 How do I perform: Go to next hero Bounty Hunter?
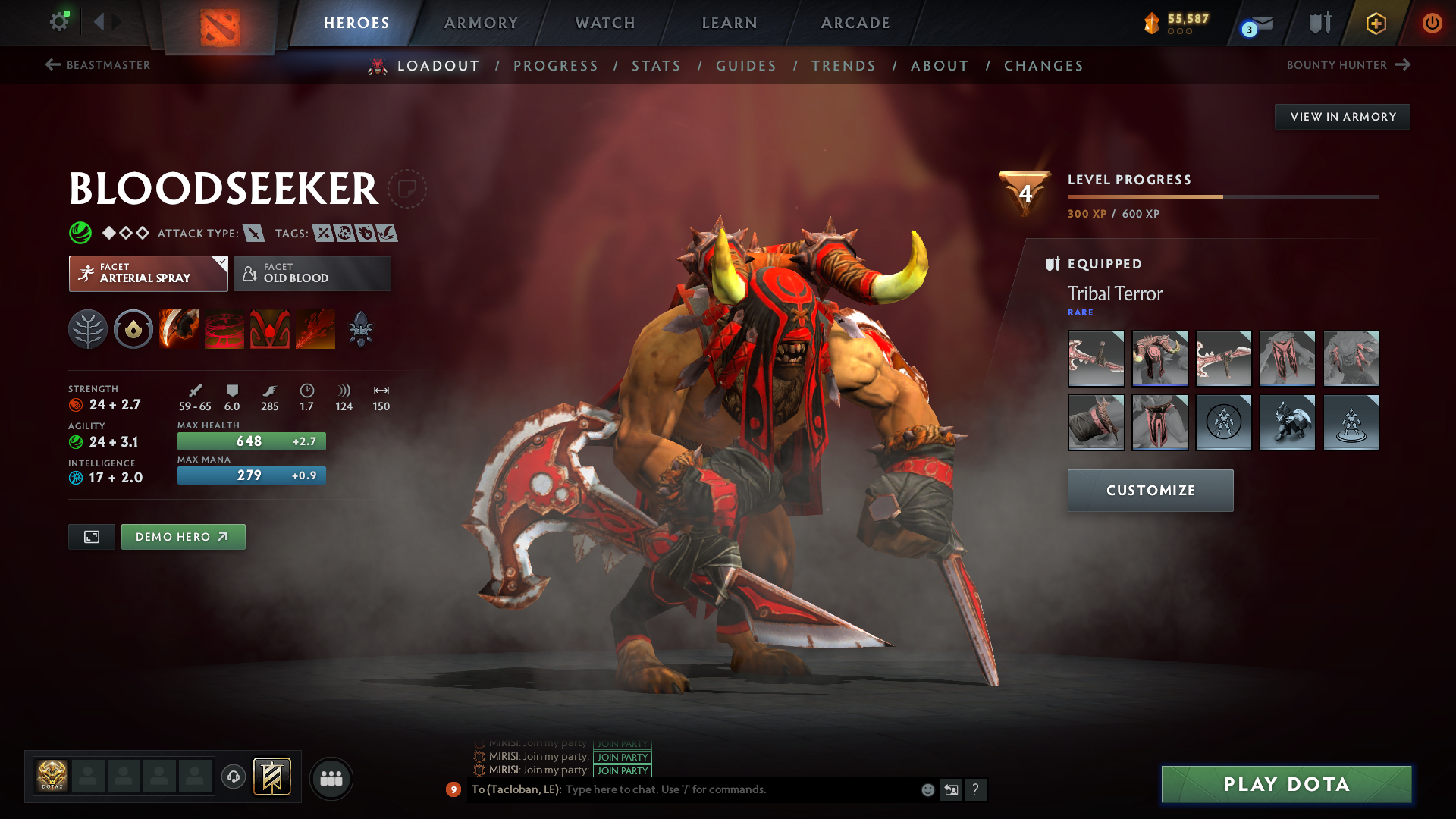pyautogui.click(x=1348, y=65)
